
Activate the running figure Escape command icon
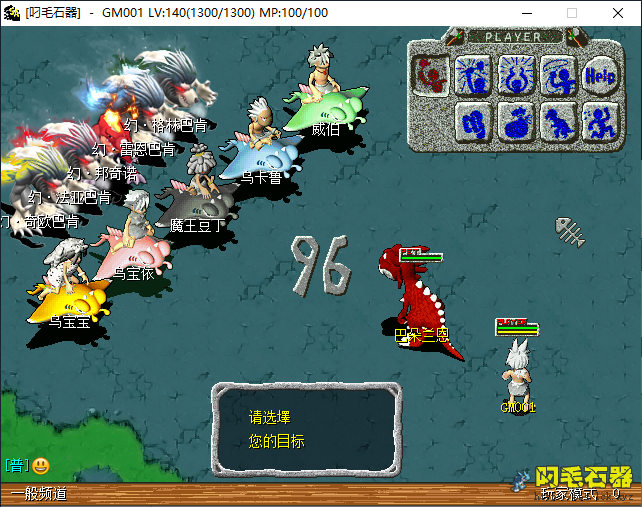tap(599, 121)
